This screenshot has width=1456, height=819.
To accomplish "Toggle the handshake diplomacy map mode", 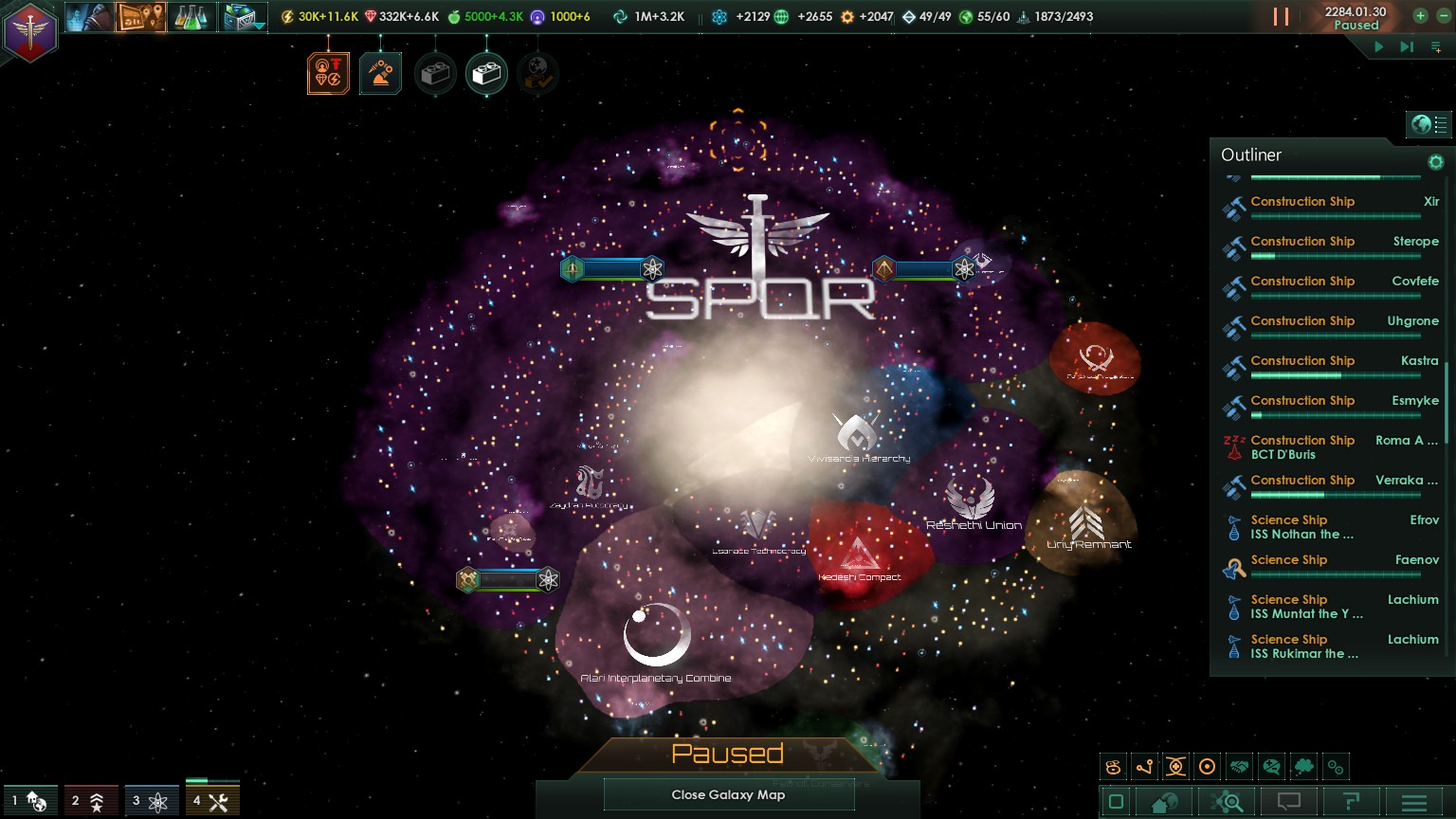I will (x=1239, y=767).
